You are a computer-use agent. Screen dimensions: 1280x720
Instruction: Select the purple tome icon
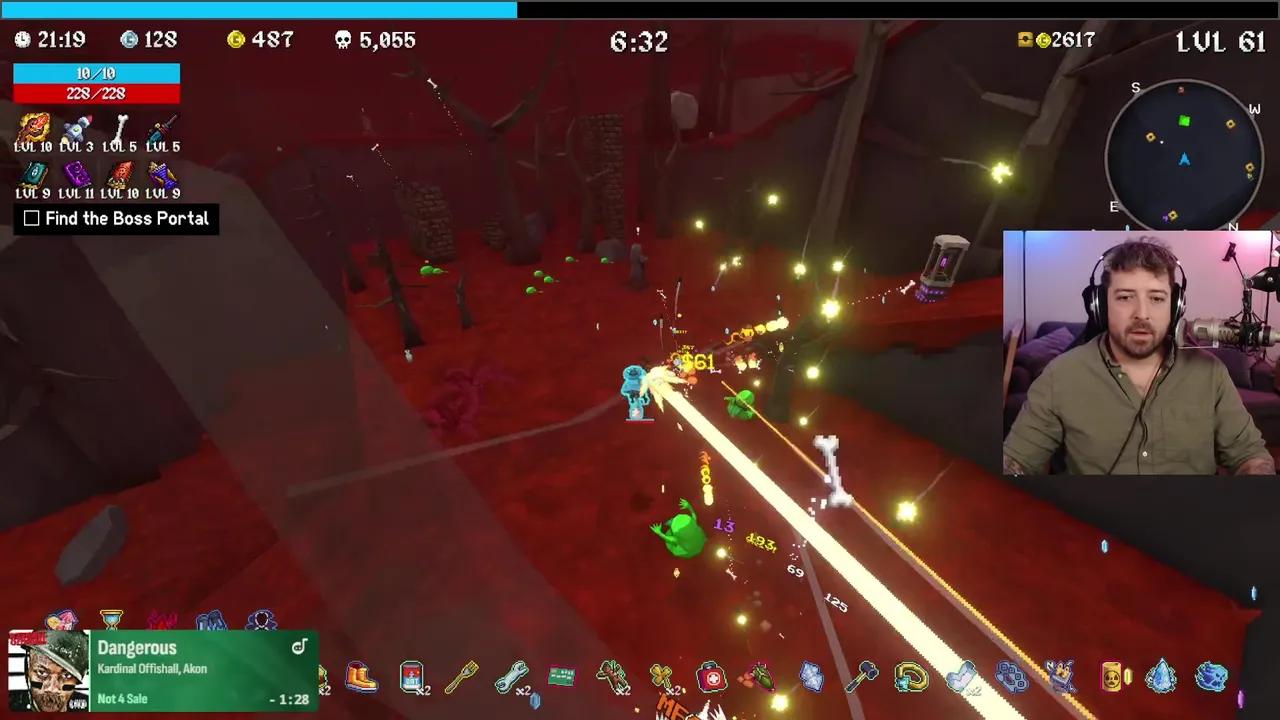pos(76,175)
